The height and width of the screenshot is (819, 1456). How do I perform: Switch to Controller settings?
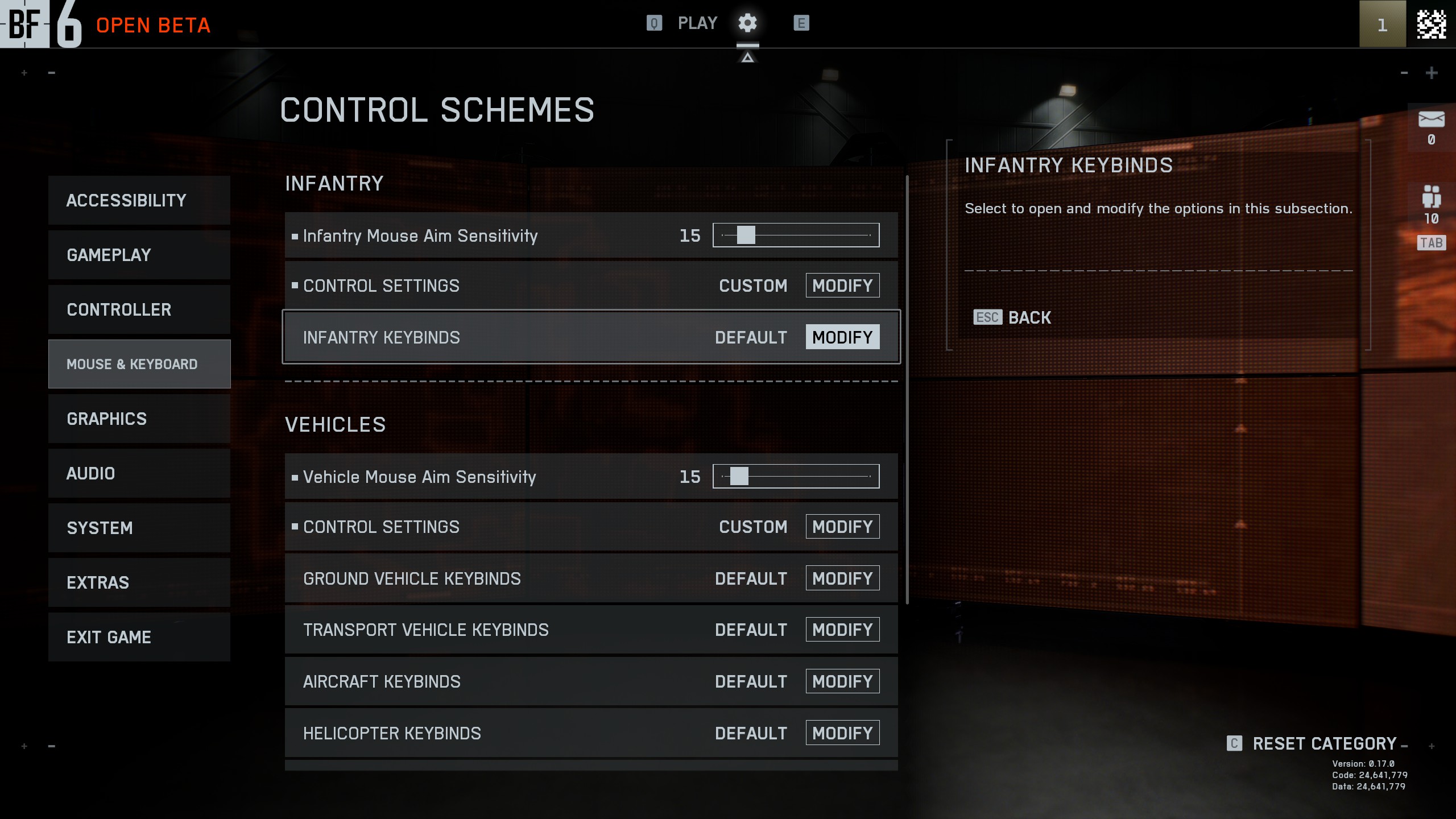139,309
